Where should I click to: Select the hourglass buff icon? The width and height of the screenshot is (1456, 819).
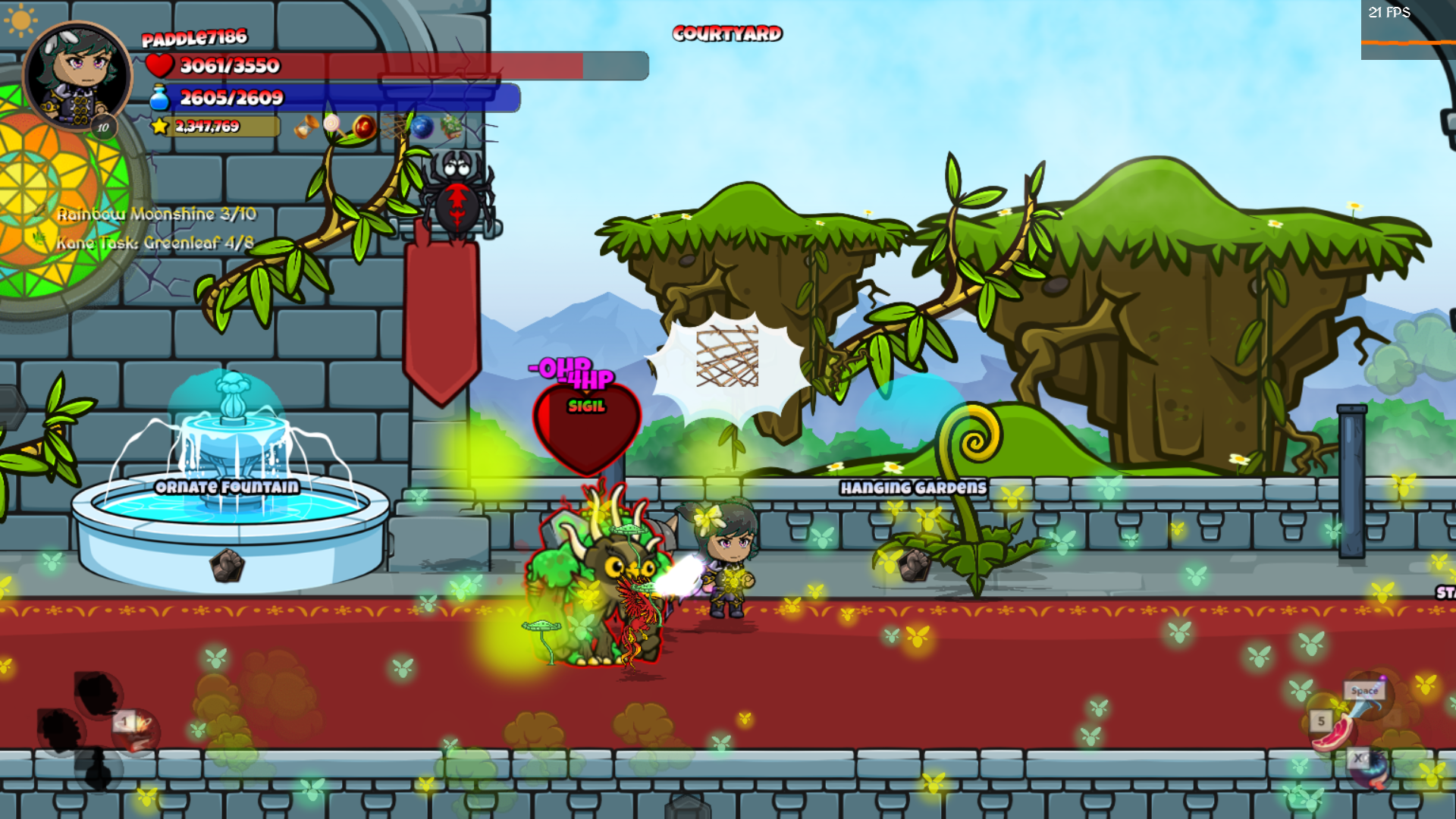coord(307,127)
